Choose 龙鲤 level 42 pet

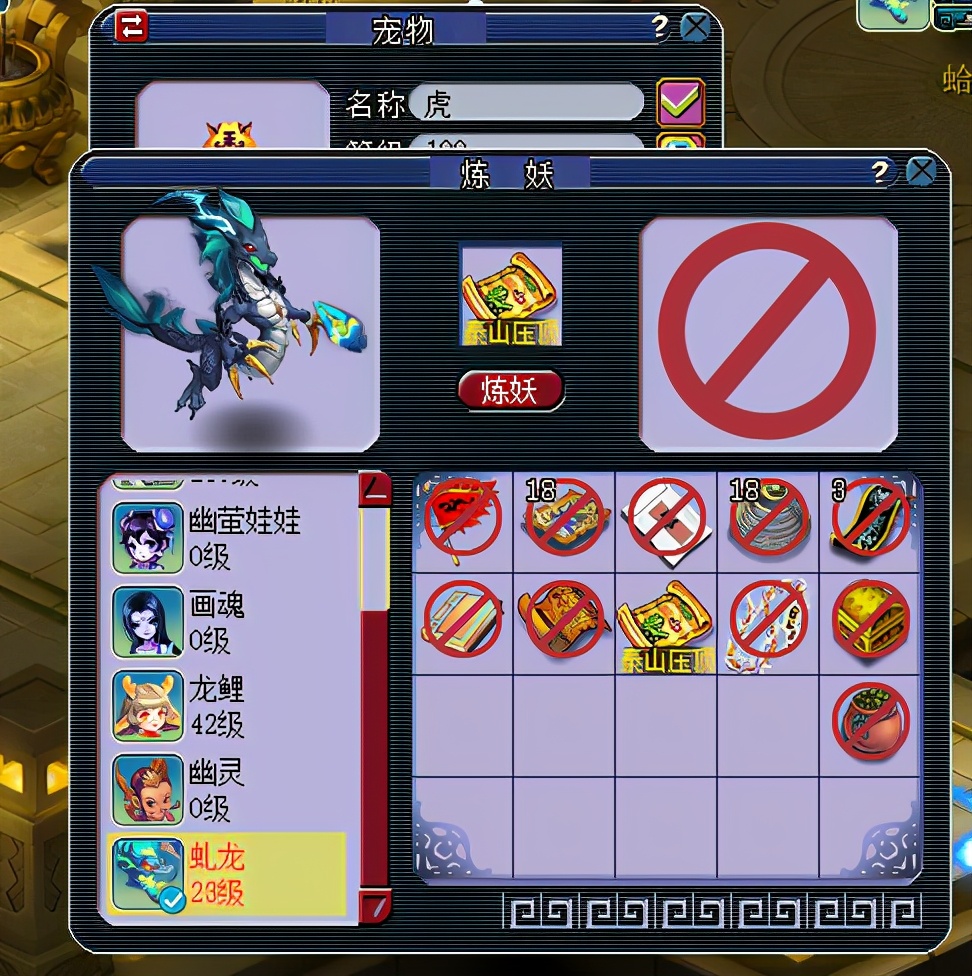point(230,705)
